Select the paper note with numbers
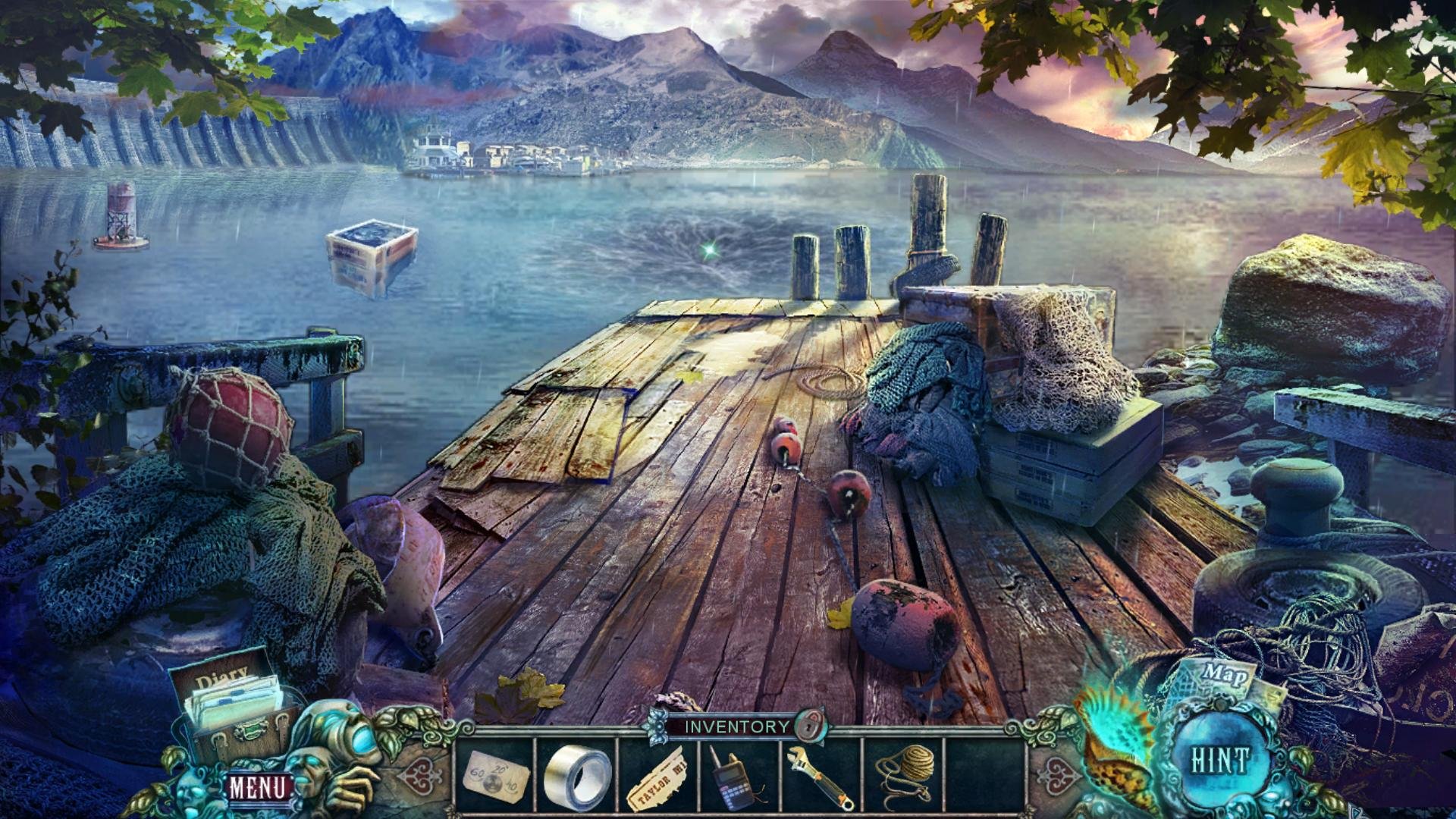The height and width of the screenshot is (819, 1456). pyautogui.click(x=494, y=776)
